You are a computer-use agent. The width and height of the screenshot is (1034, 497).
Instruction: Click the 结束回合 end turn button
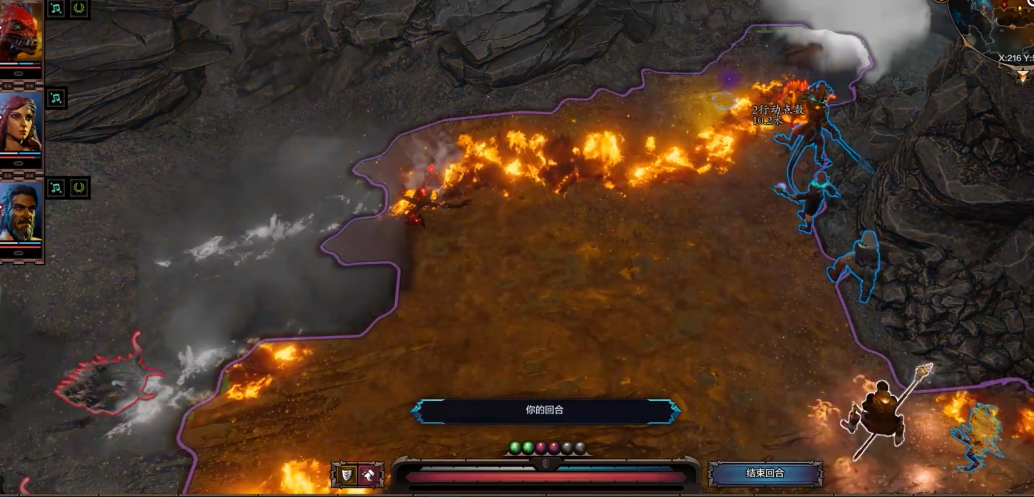[765, 473]
